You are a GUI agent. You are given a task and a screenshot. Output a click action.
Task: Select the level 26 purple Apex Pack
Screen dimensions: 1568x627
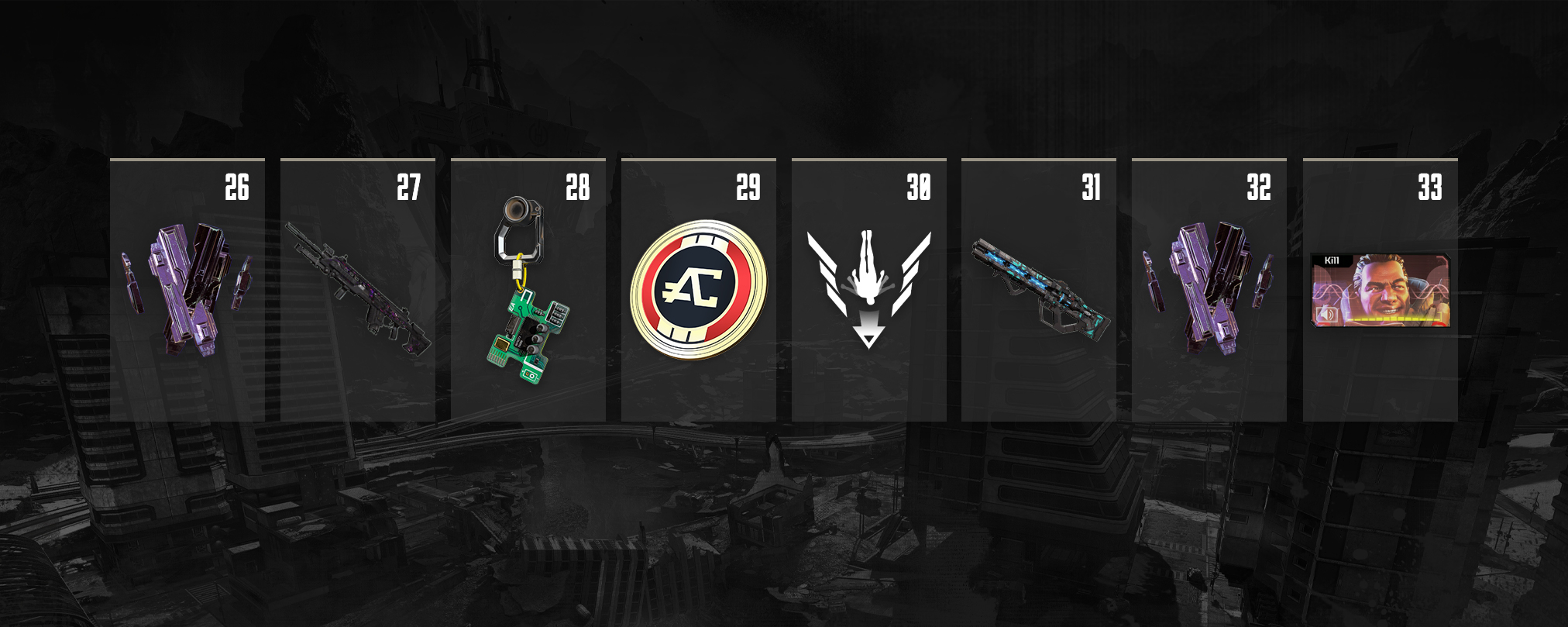click(x=187, y=289)
